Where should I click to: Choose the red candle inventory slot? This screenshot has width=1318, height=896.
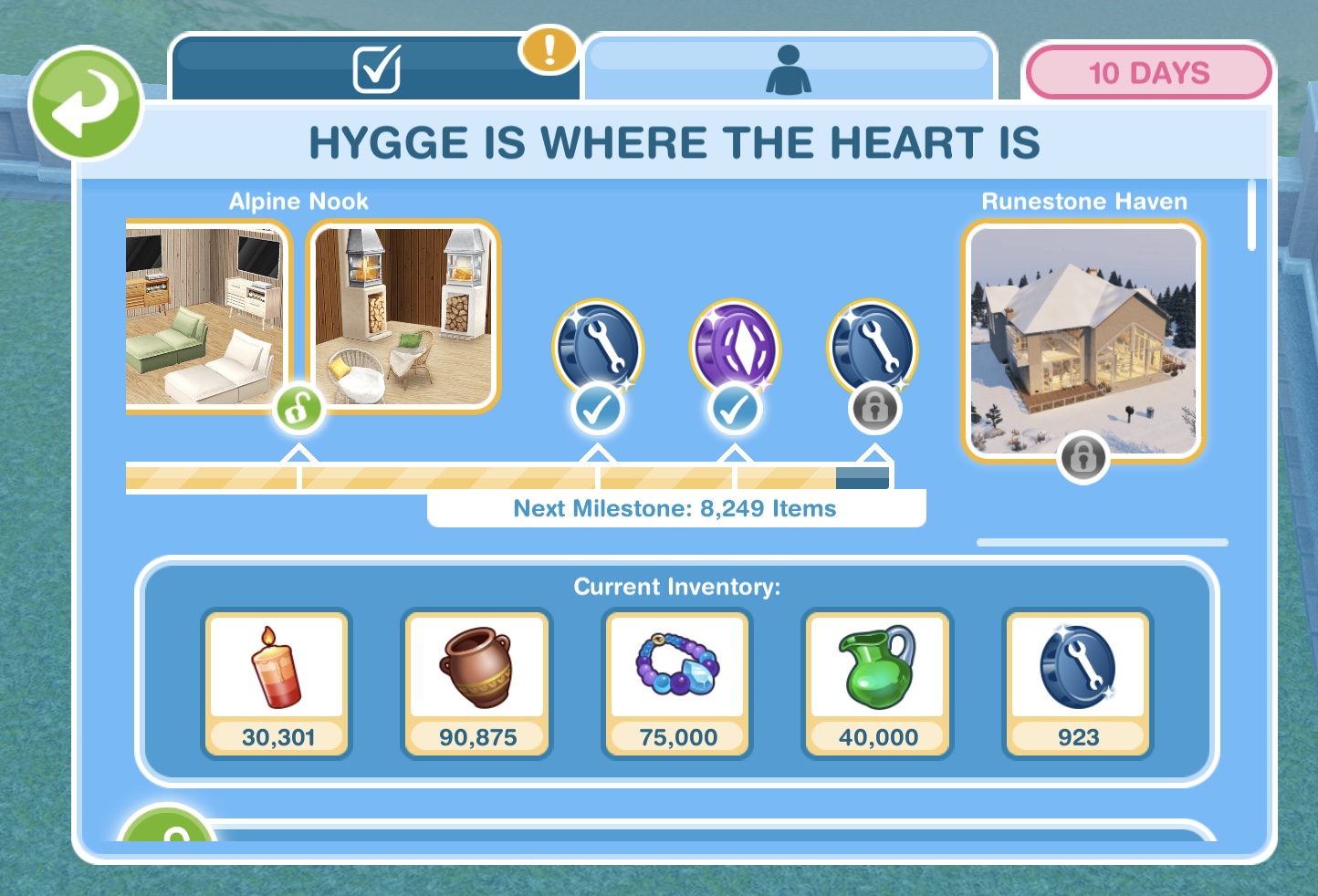pos(277,682)
